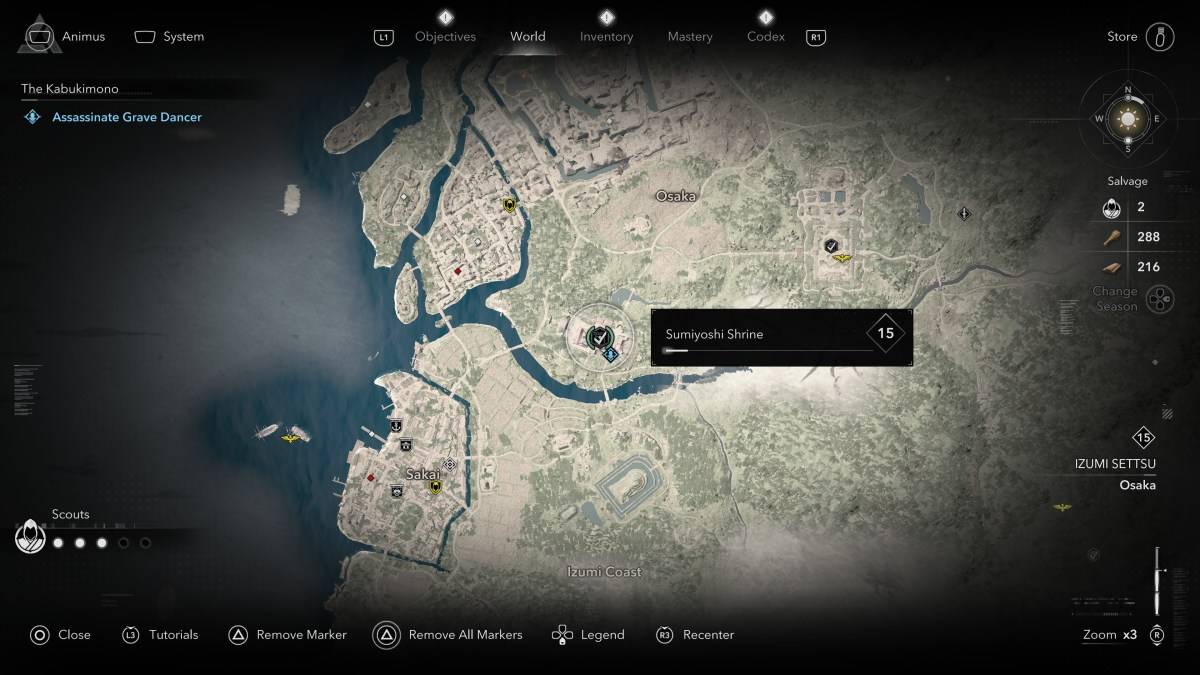
Task: Click the Change Season control
Action: click(1159, 298)
